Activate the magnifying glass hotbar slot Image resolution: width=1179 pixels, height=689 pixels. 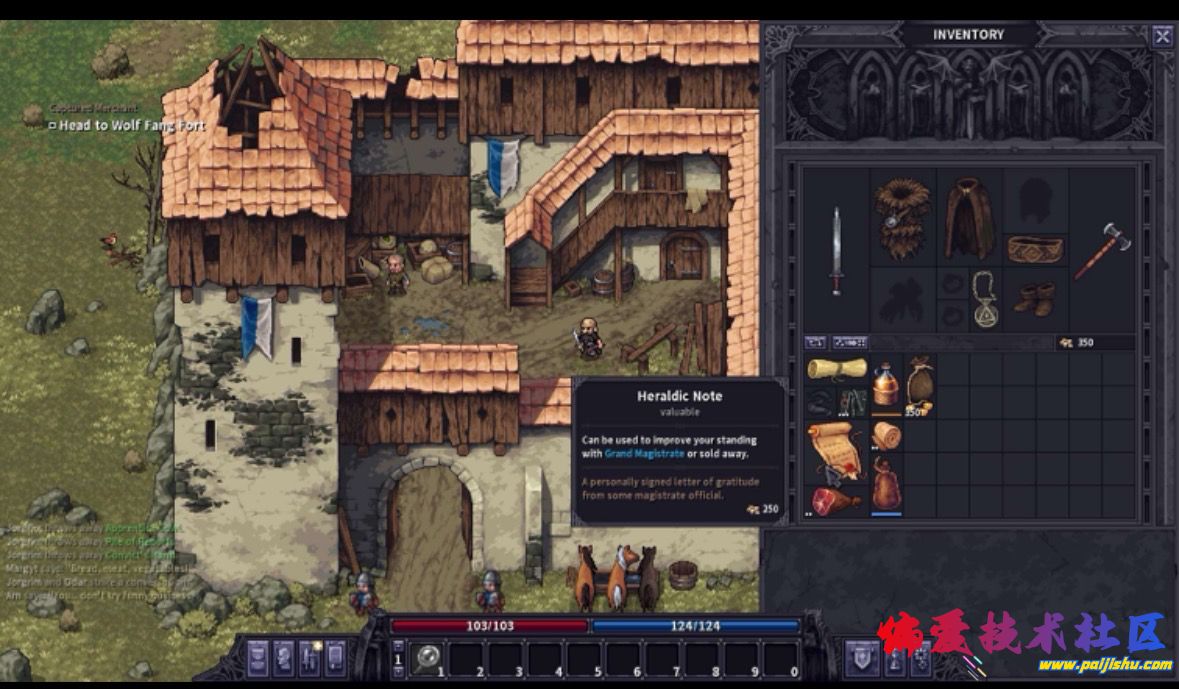pyautogui.click(x=426, y=658)
